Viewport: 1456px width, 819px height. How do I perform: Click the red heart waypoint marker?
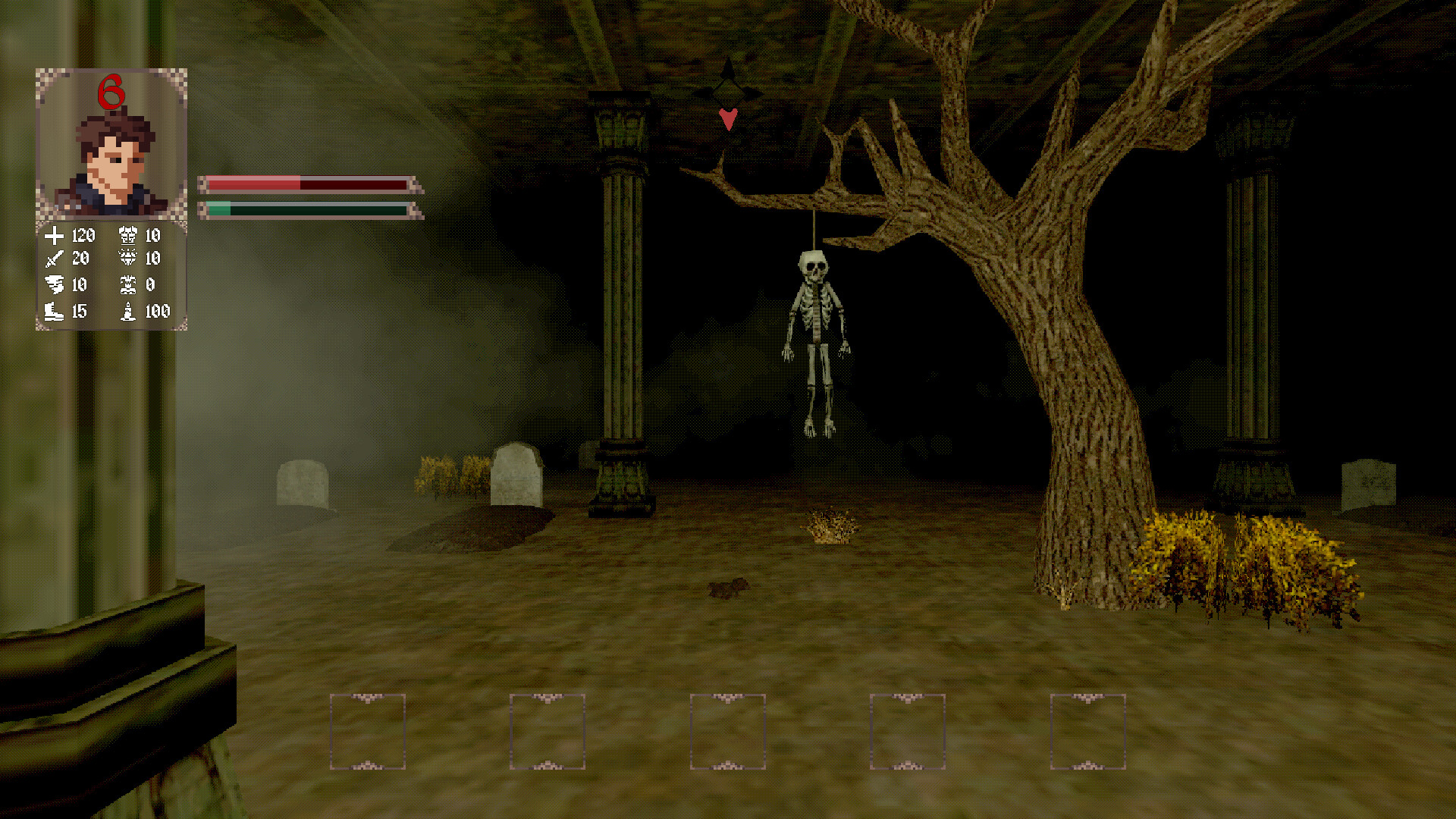tap(730, 119)
